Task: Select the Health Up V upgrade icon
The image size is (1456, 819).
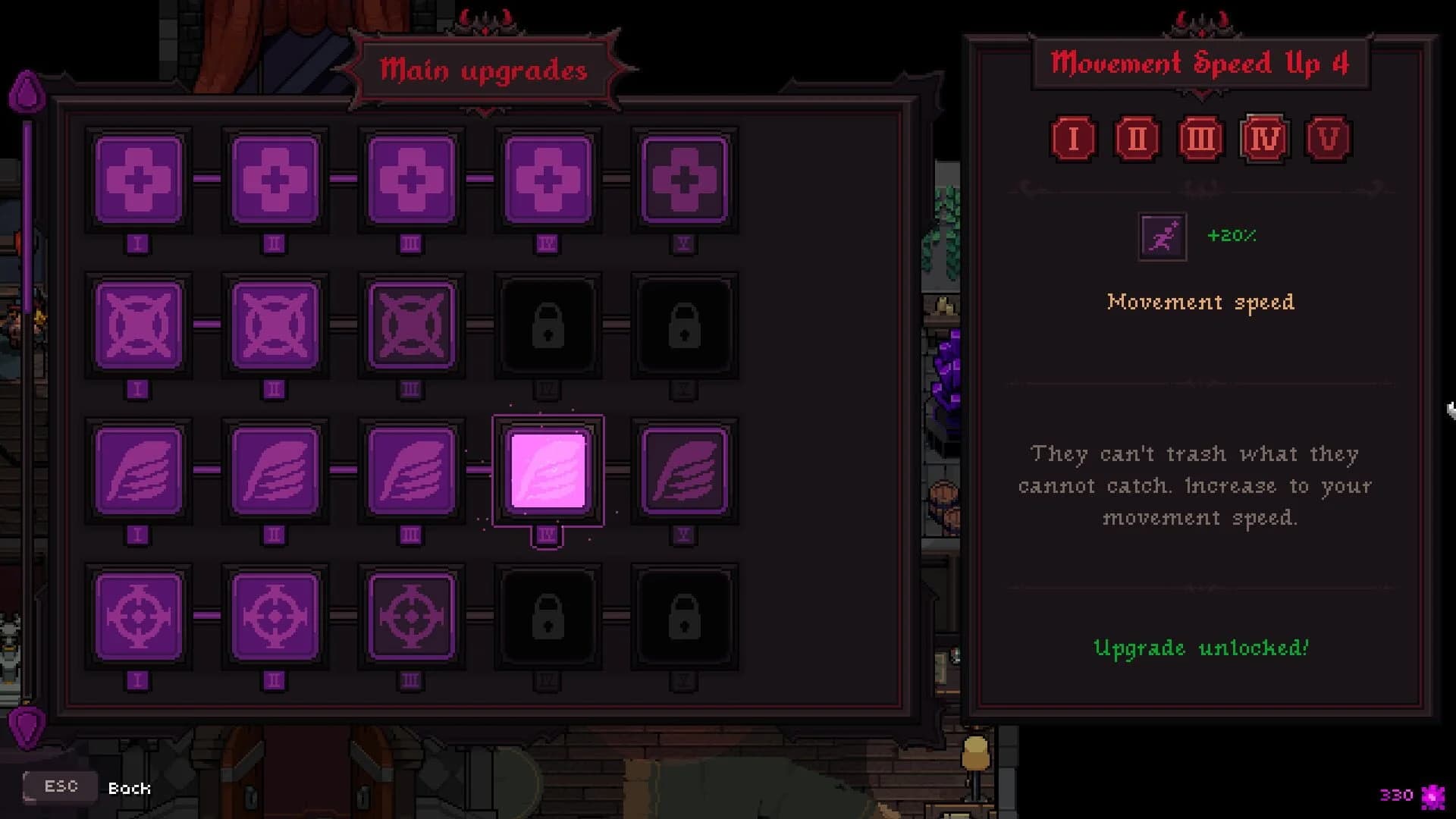Action: (x=685, y=180)
